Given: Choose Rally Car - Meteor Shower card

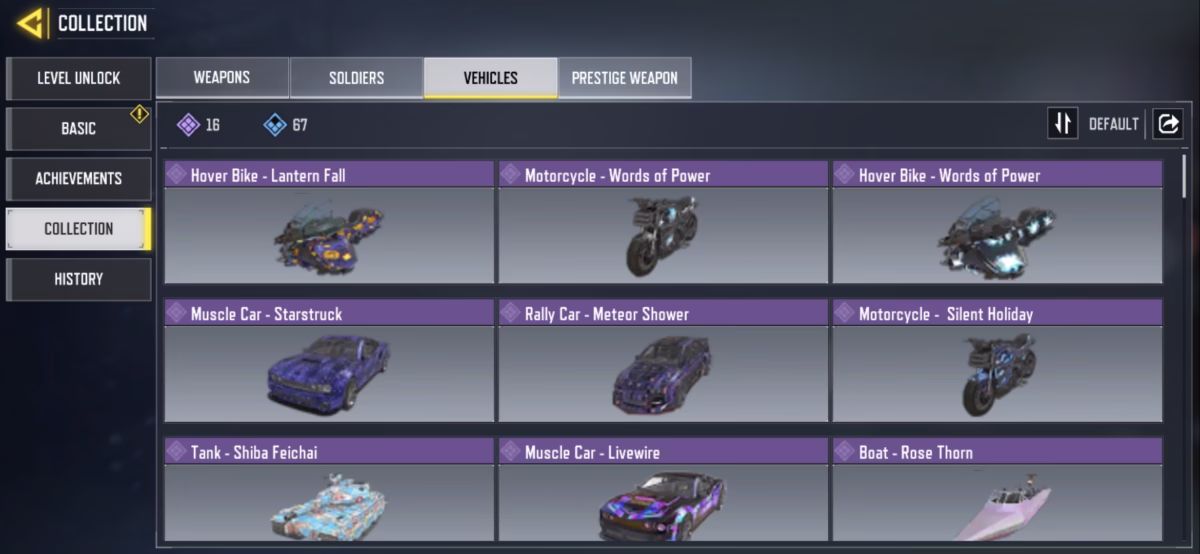Looking at the screenshot, I should point(663,360).
